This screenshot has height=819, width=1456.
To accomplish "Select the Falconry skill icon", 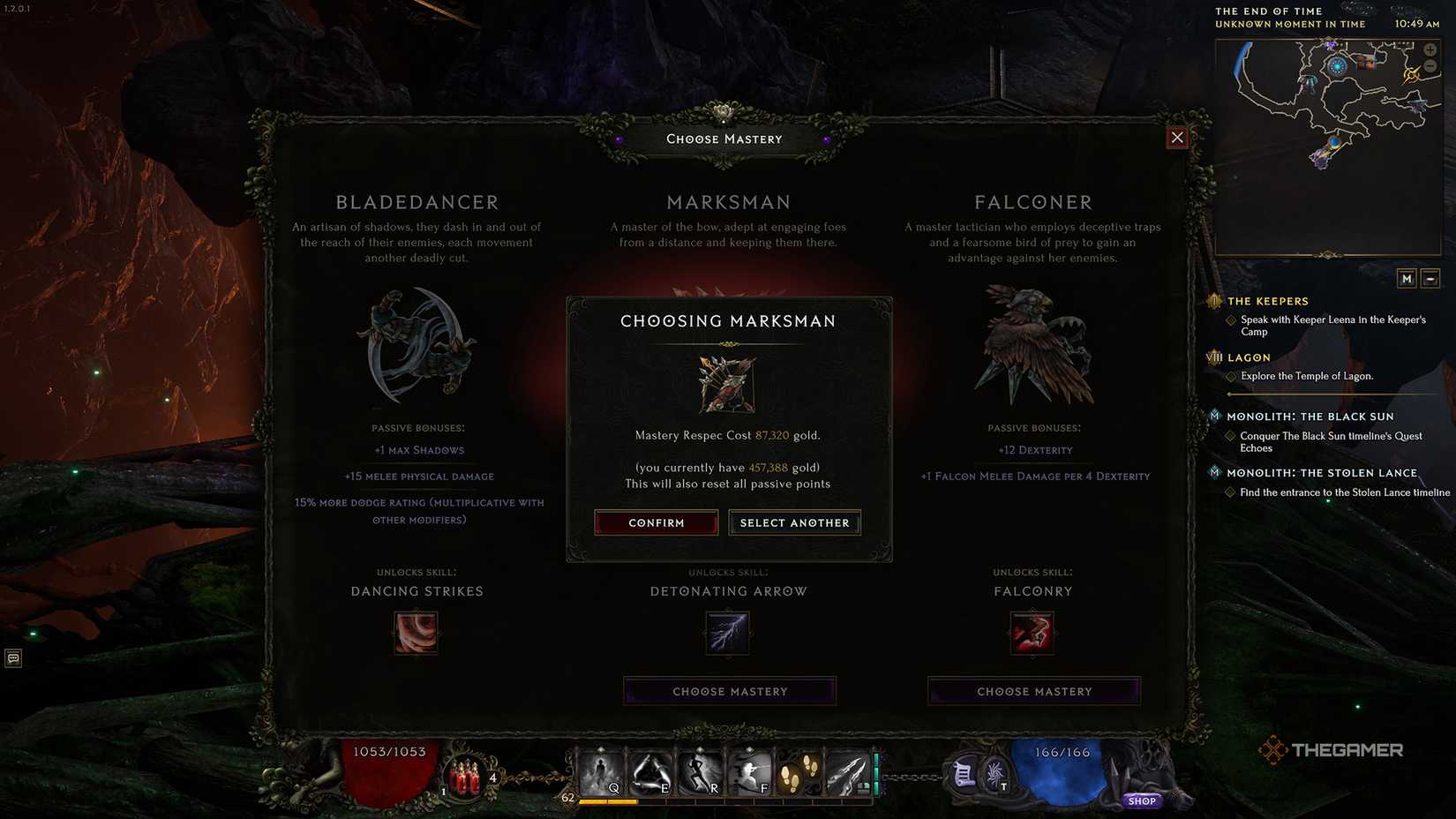I will point(1032,632).
